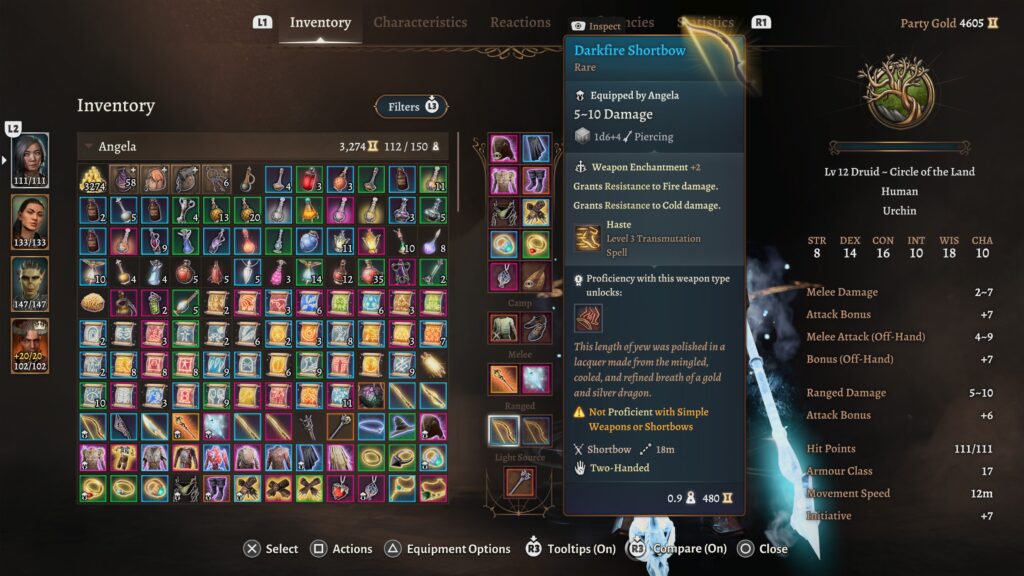Screen dimensions: 1024x576
Task: Select the equipped melee staff slot
Action: pos(503,378)
